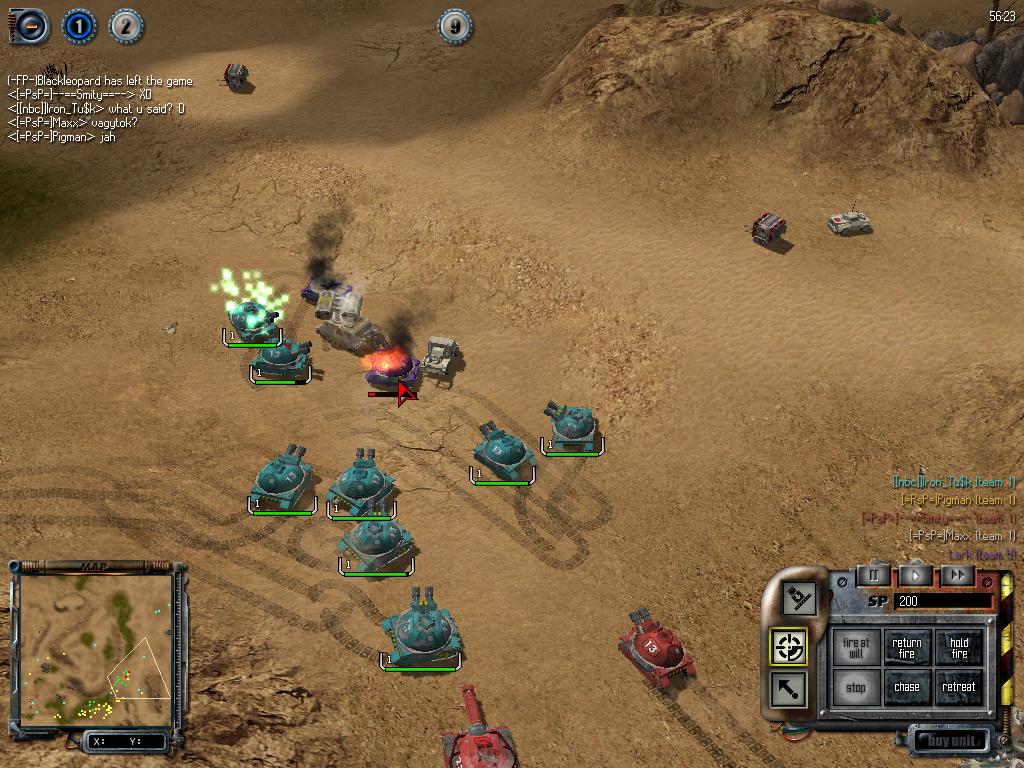Issue the stop command
This screenshot has height=768, width=1024.
[x=856, y=688]
